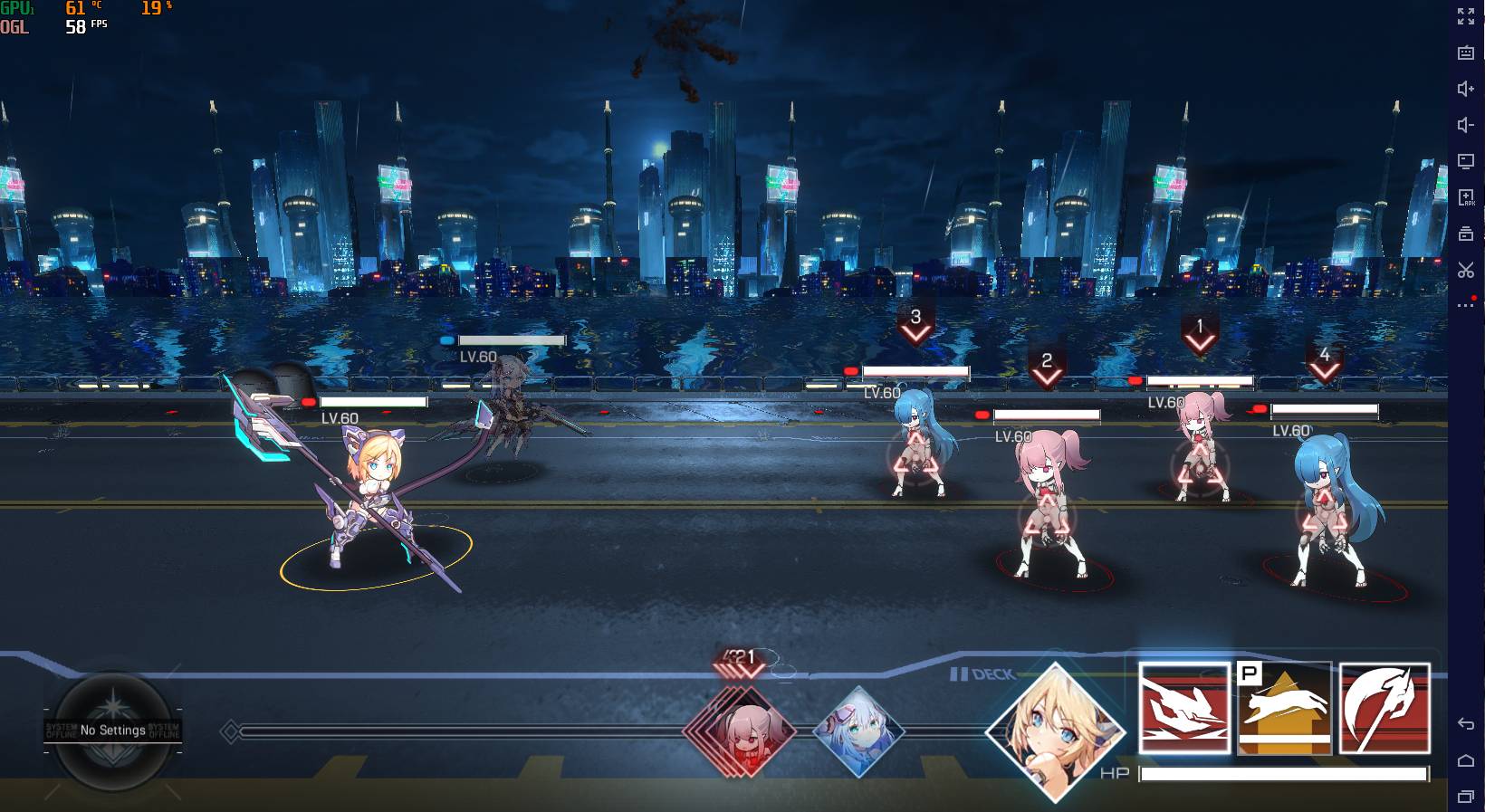This screenshot has width=1485, height=812.
Task: Tap the circular No Settings button
Action: (113, 730)
